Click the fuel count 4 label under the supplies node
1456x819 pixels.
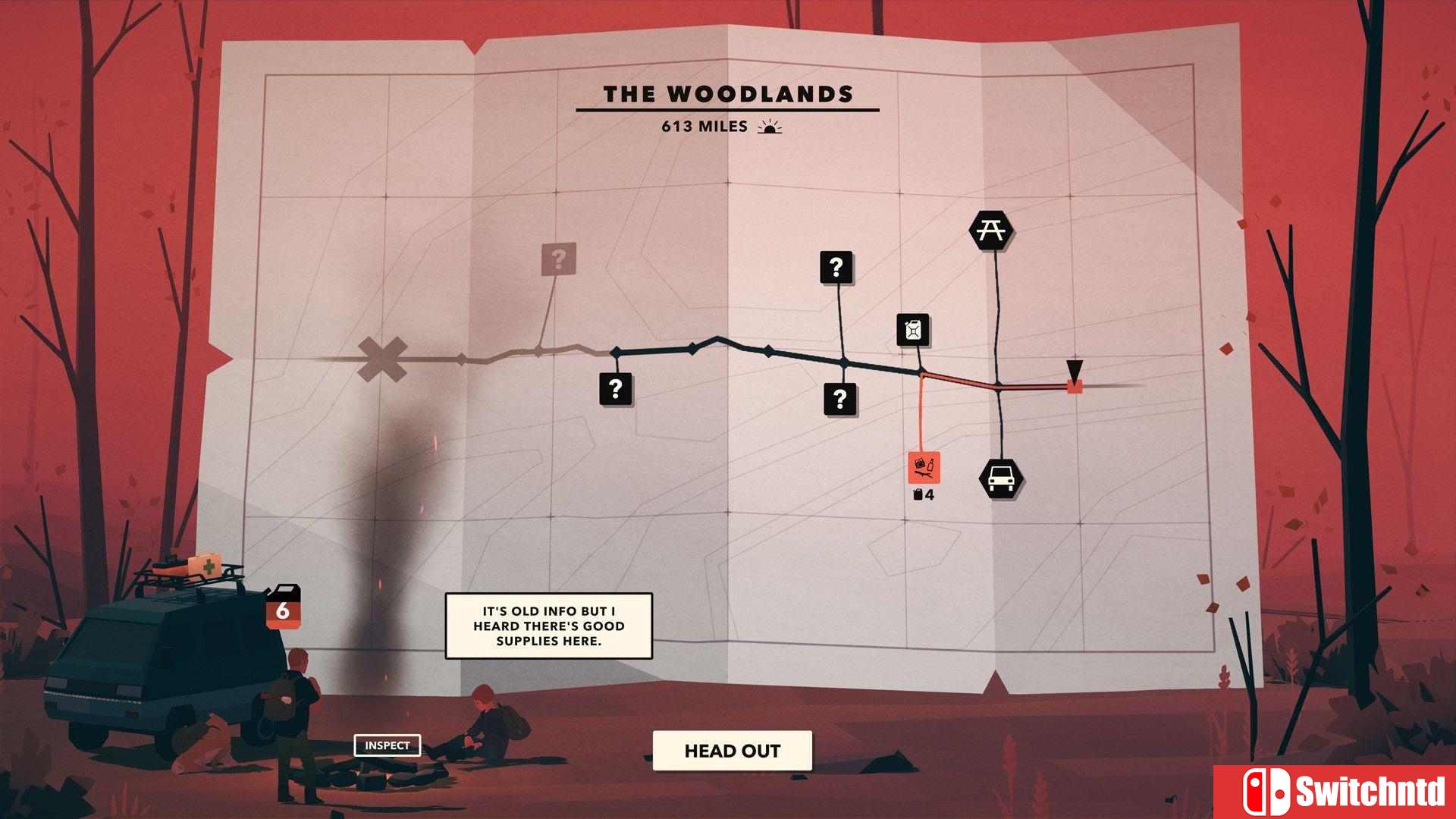924,494
